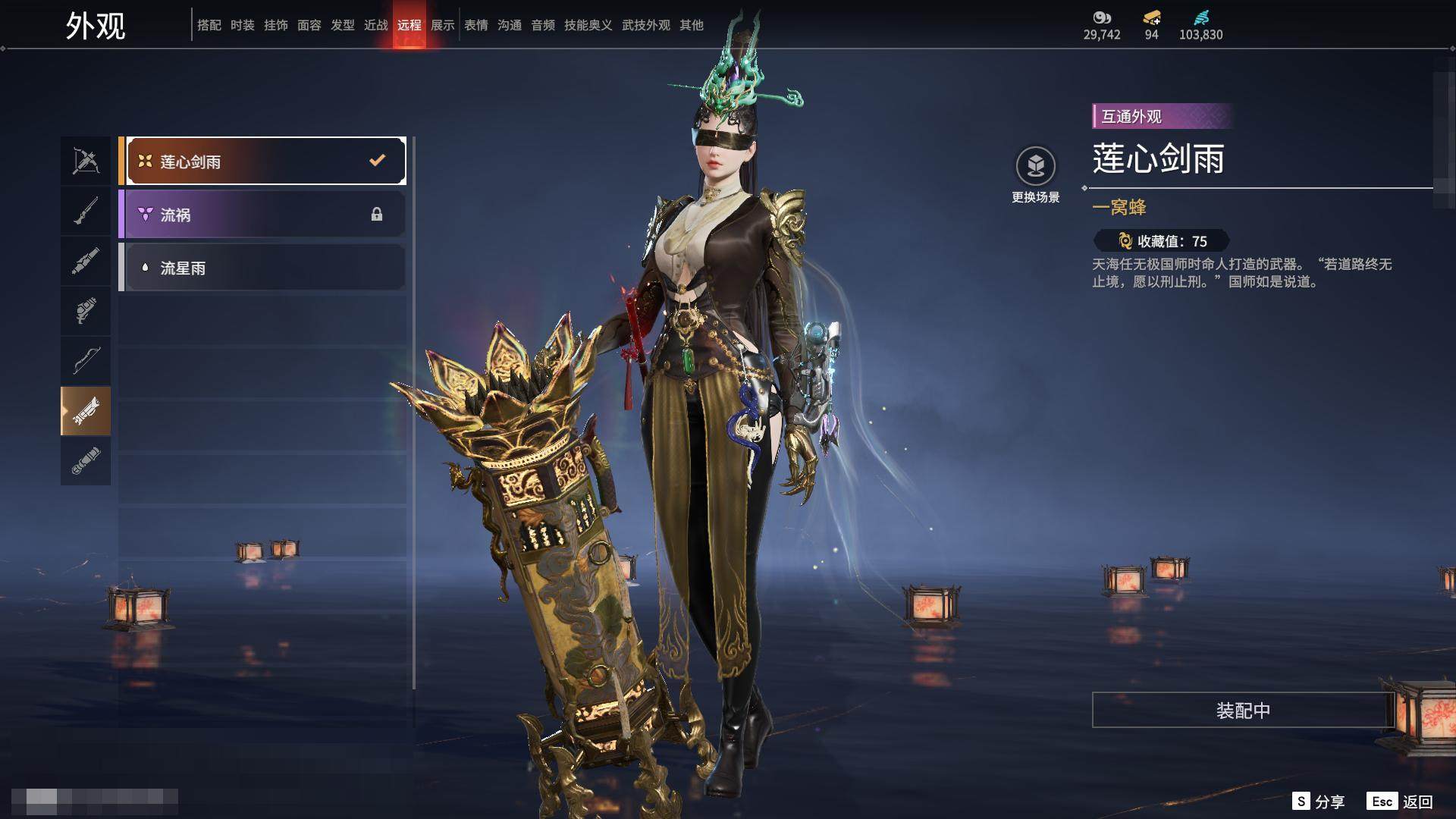Click 返回 to go back
Screen dimensions: 1456x819
[x=1401, y=802]
